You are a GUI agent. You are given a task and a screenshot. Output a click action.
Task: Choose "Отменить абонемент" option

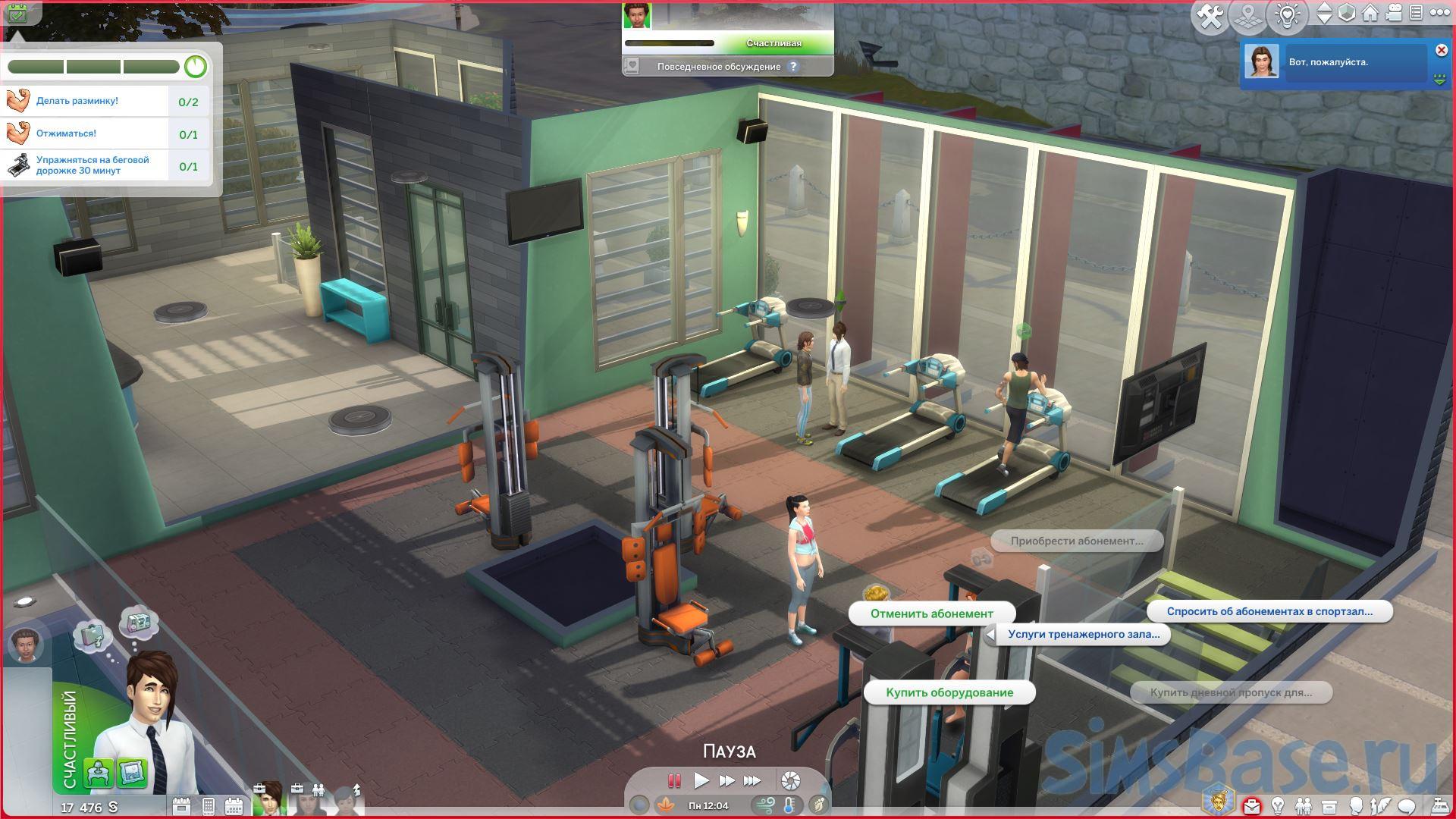point(931,613)
